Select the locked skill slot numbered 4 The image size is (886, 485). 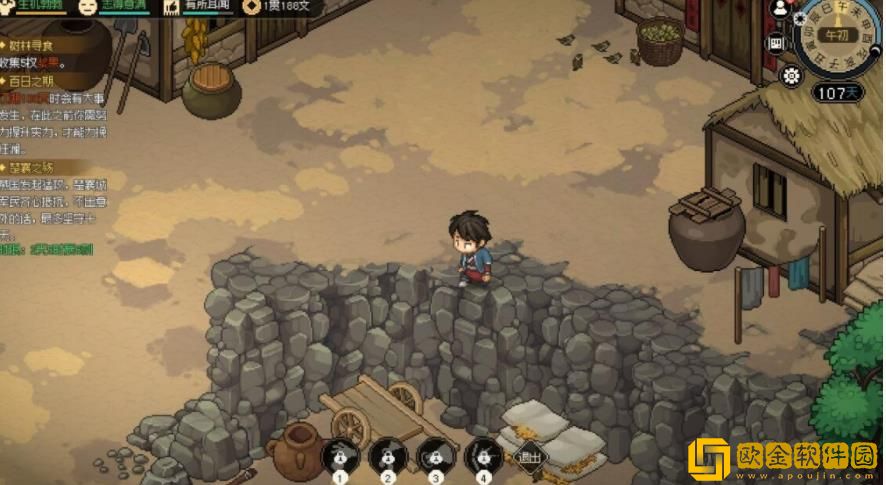[483, 456]
